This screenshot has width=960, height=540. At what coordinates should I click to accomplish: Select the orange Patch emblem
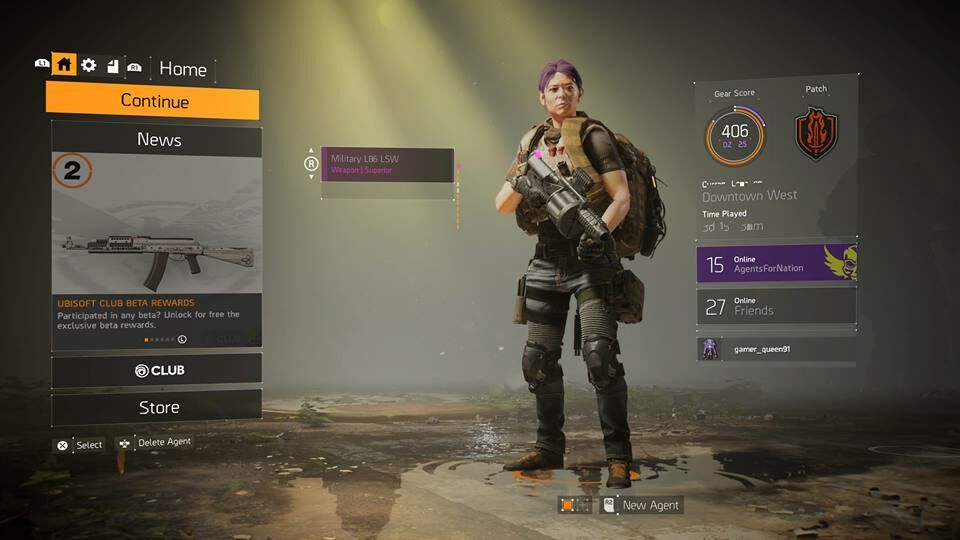coord(816,134)
